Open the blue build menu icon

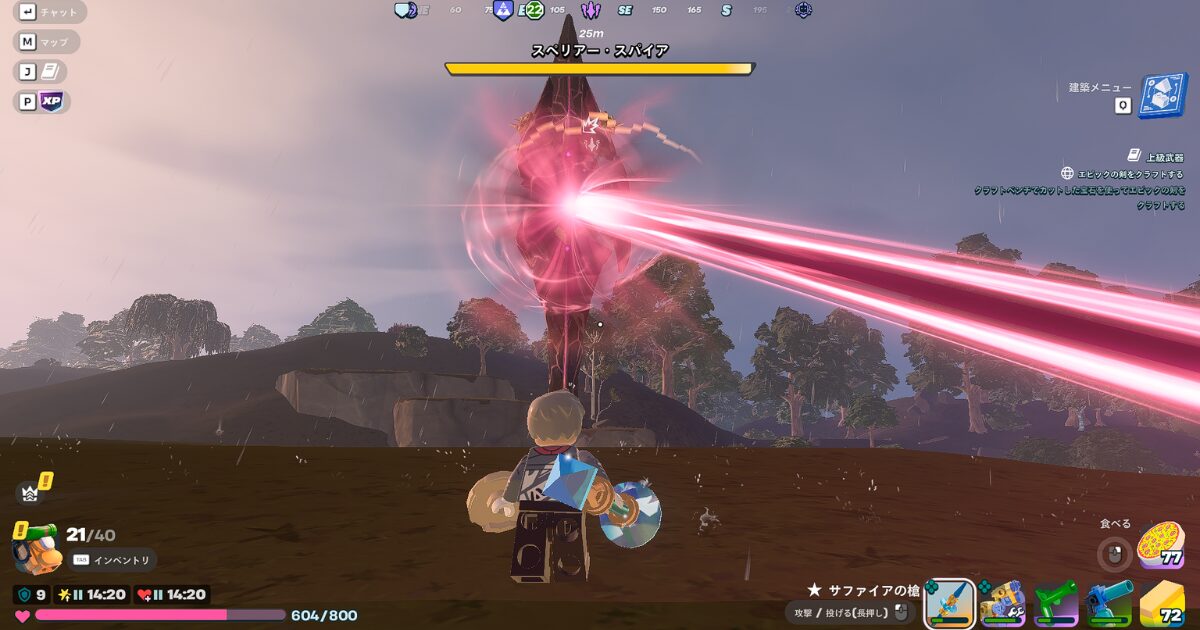tap(1161, 96)
